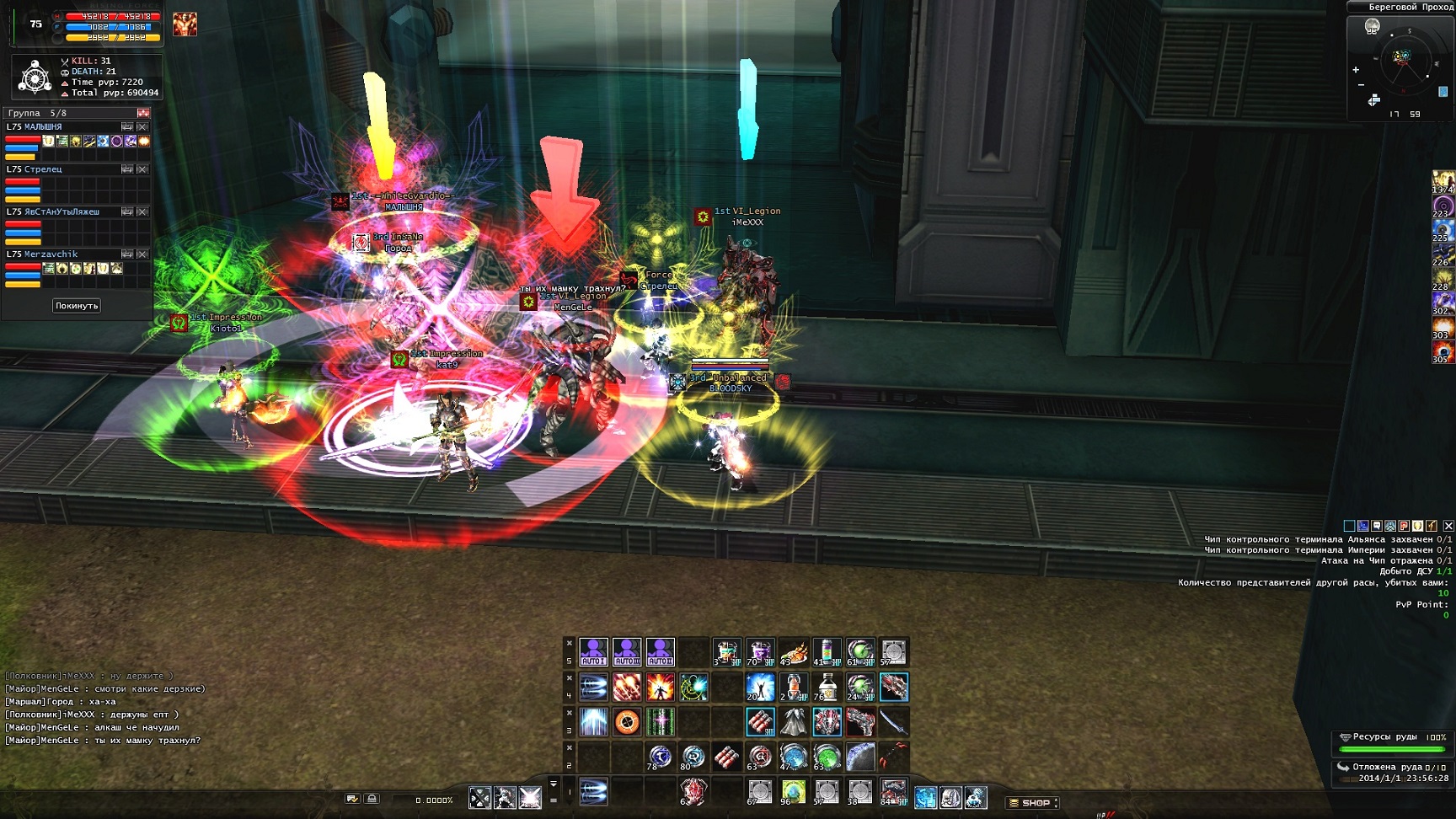Open the SHOP menu
This screenshot has width=1456, height=819.
[1033, 802]
